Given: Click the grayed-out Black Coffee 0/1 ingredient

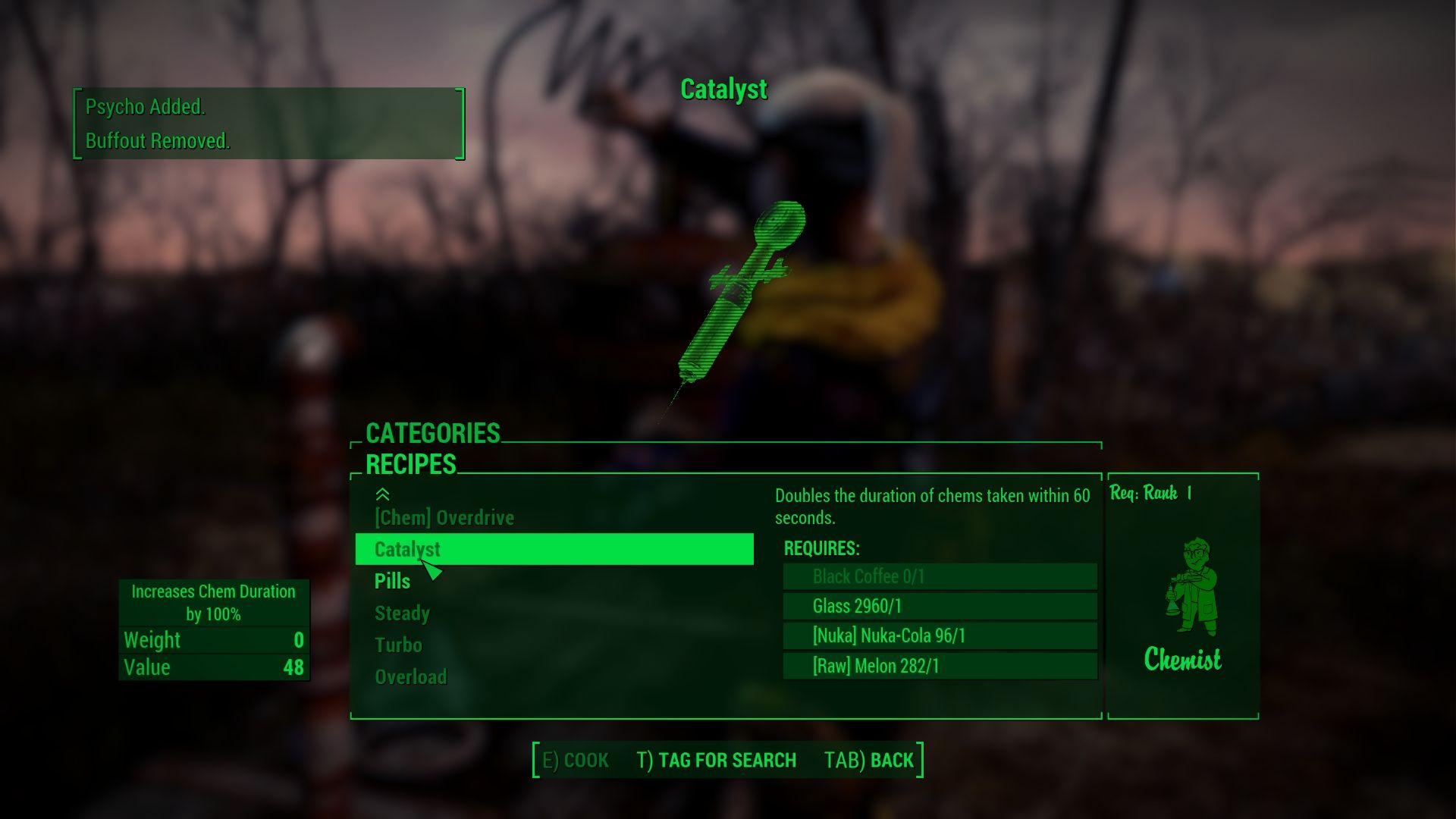Looking at the screenshot, I should [x=938, y=576].
